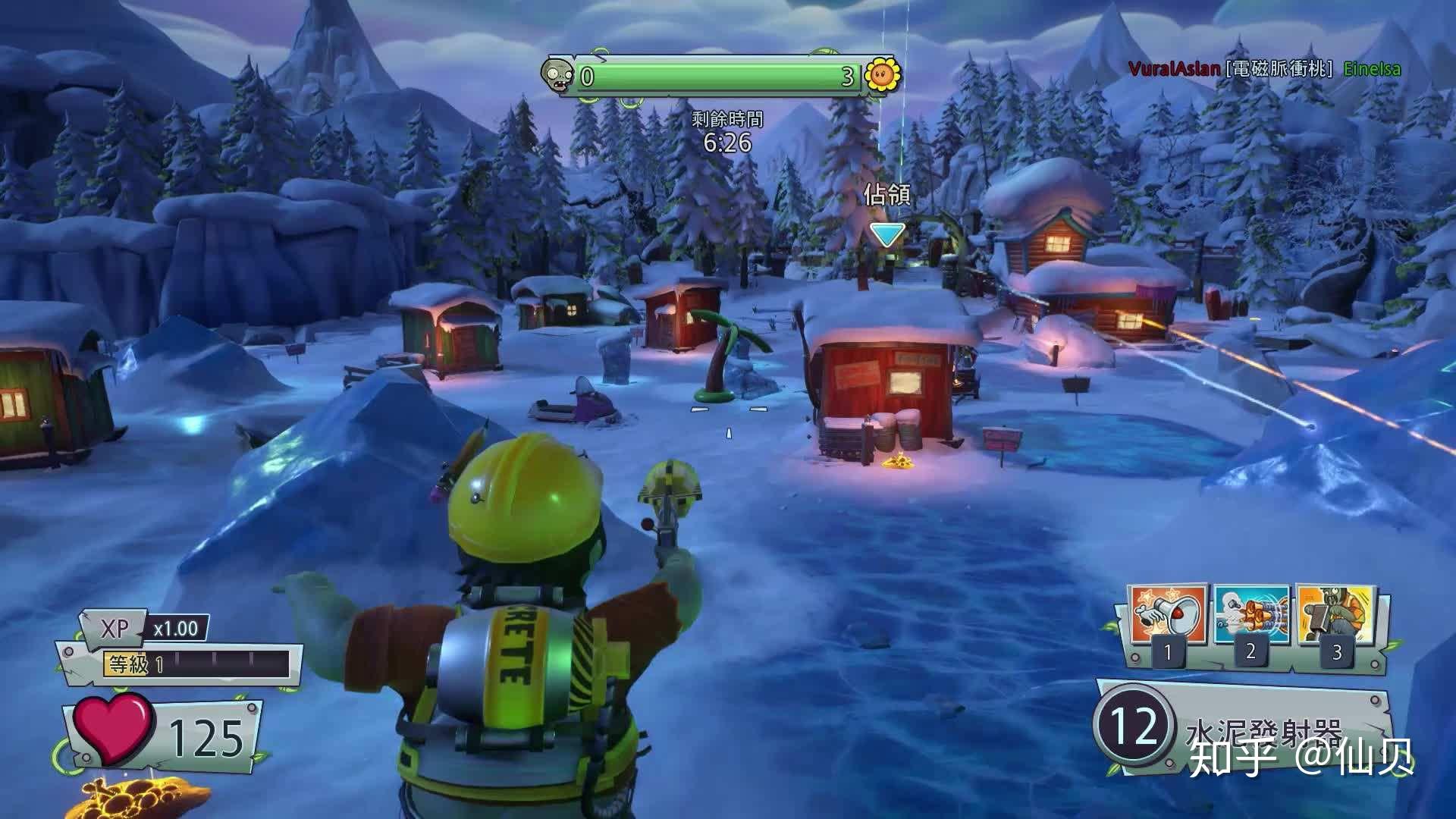This screenshot has height=819, width=1456.
Task: Click the sunflower plant team icon
Action: (x=882, y=74)
